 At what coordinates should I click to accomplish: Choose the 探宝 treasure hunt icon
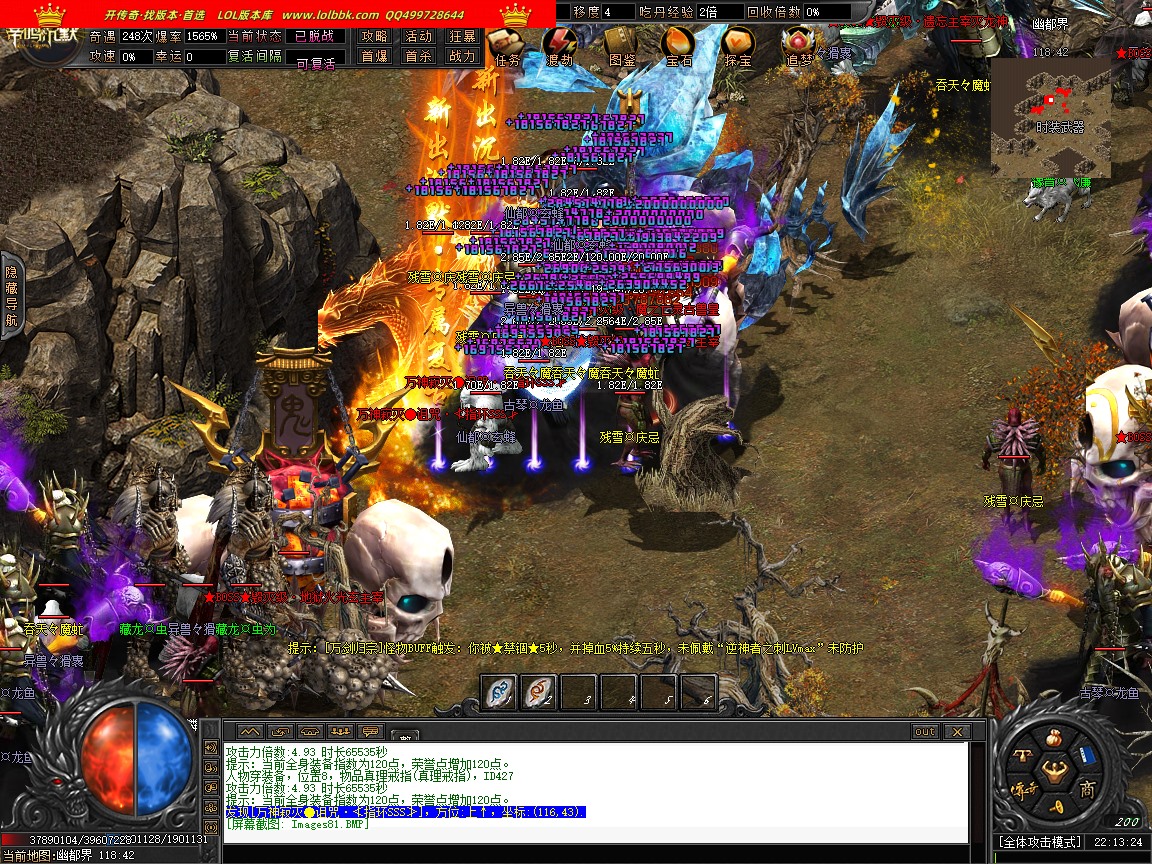pos(738,45)
